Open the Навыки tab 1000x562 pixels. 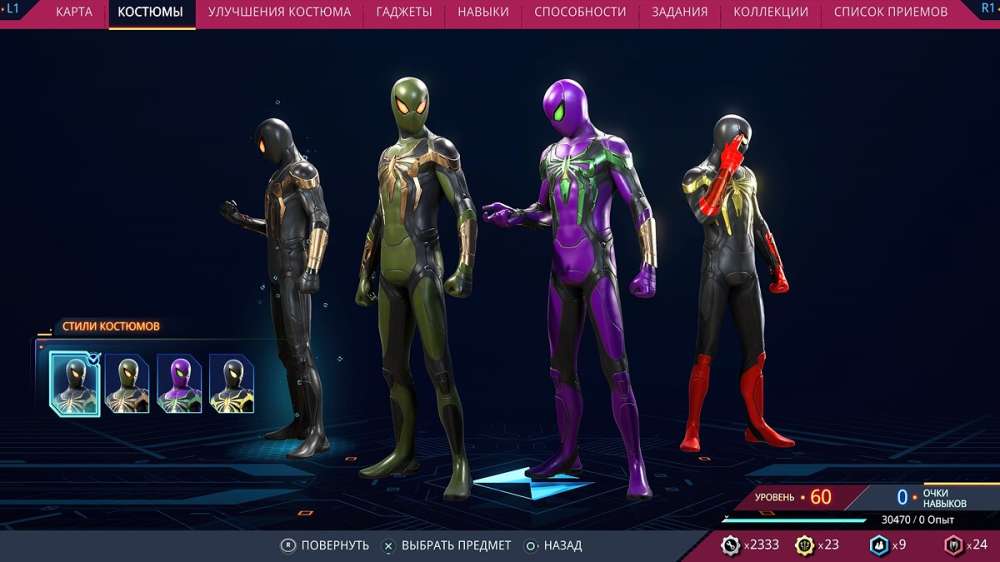[483, 12]
